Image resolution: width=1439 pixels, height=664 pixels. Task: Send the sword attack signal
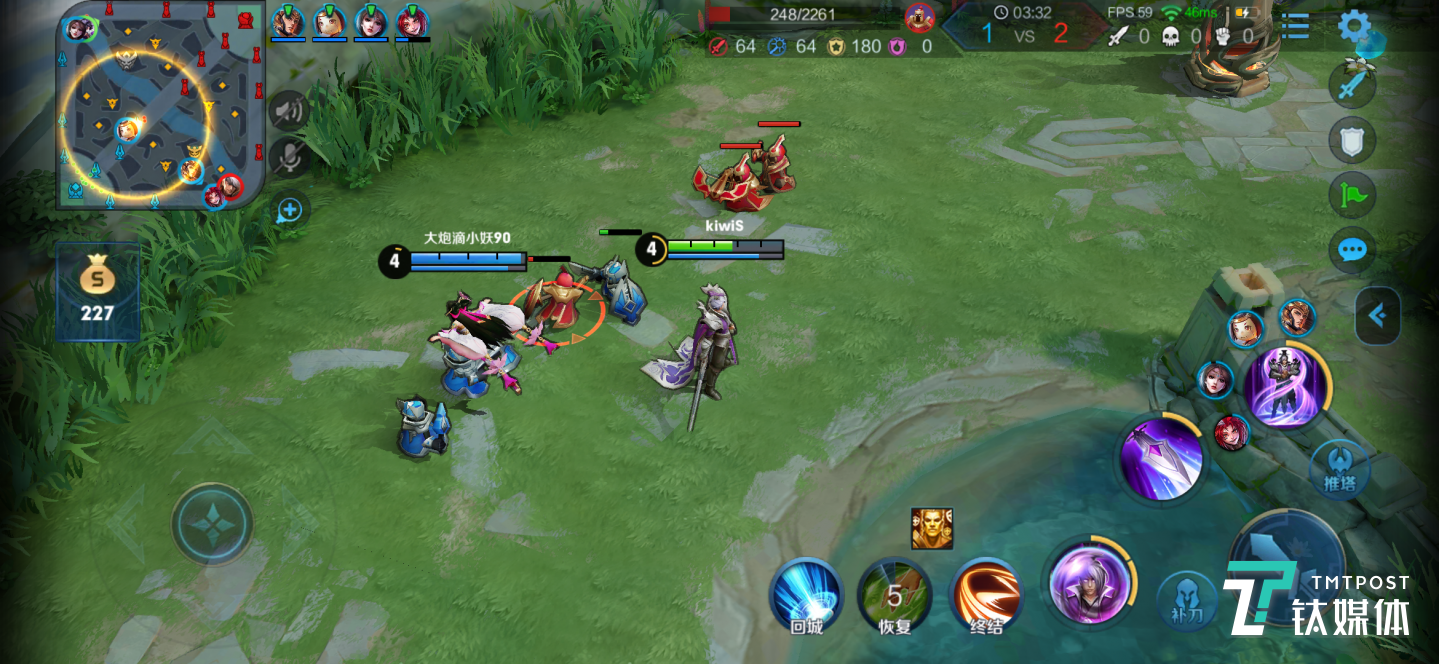pyautogui.click(x=1352, y=85)
